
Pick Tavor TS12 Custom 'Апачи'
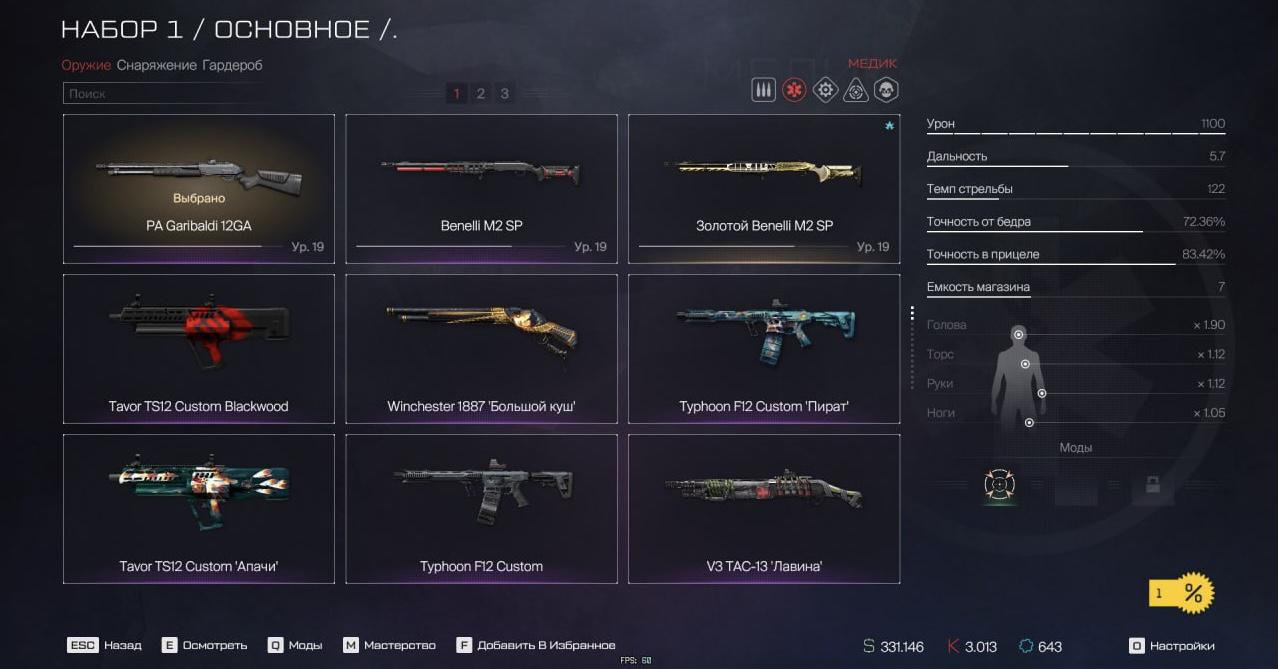click(198, 508)
